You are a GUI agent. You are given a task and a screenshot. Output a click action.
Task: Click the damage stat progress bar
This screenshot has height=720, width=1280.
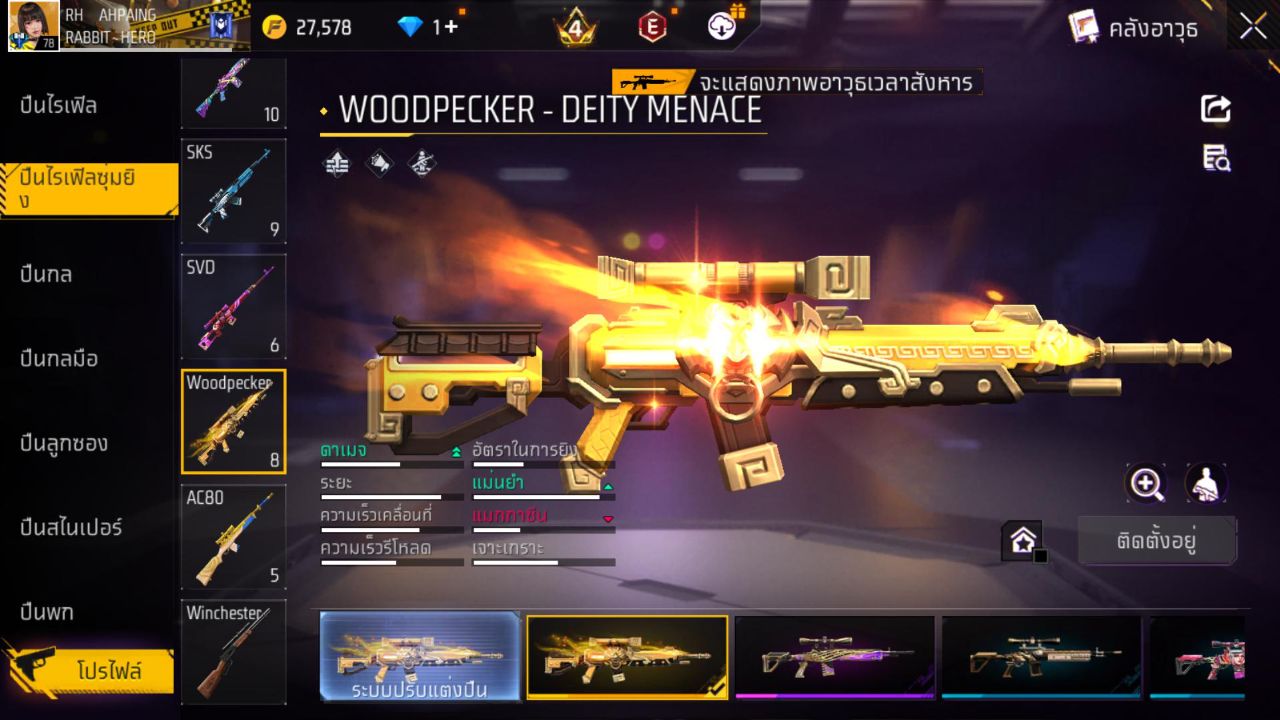coord(390,464)
